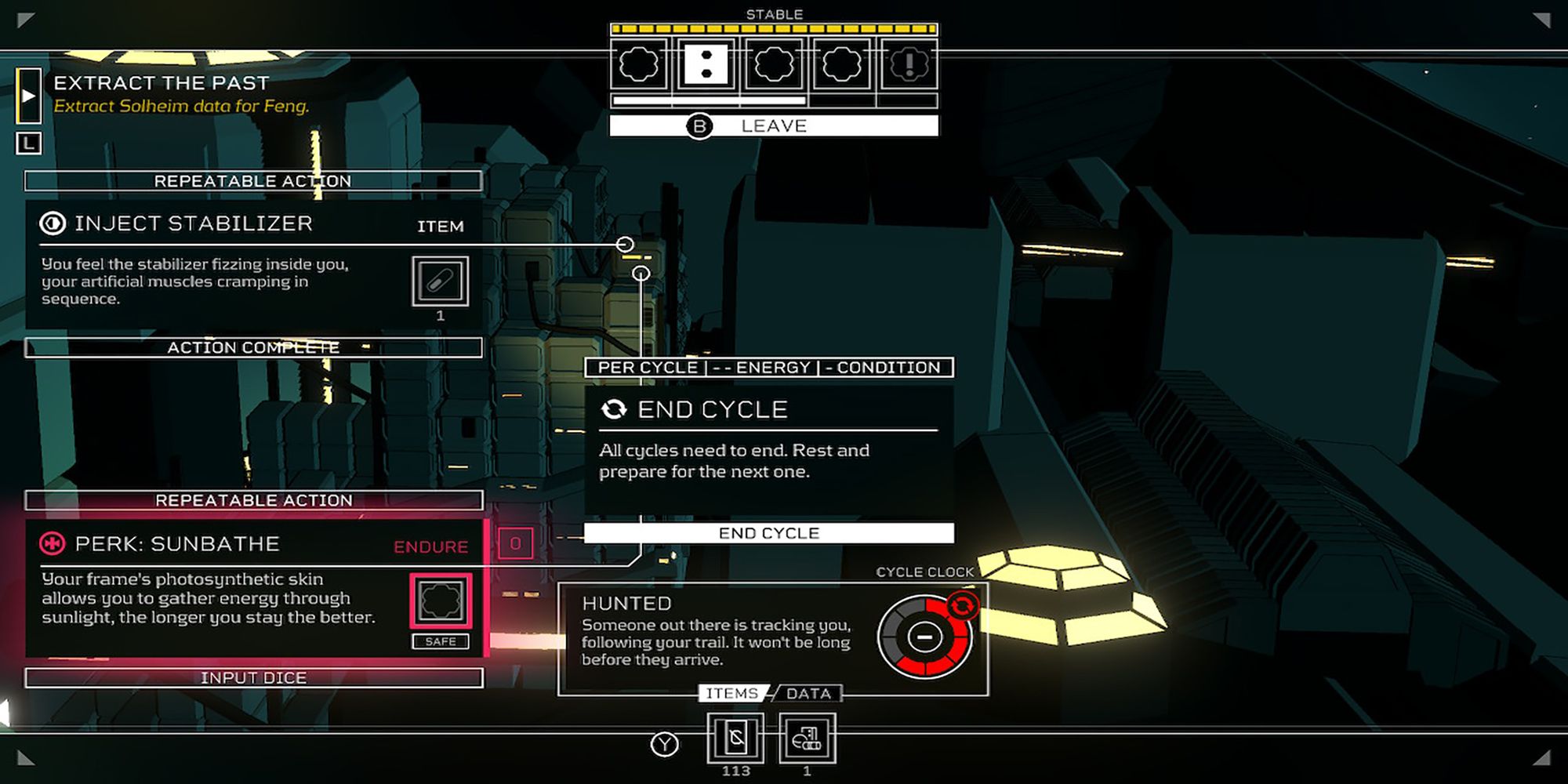Screen dimensions: 1568x784
Task: Select the die showing two pips
Action: [706, 64]
